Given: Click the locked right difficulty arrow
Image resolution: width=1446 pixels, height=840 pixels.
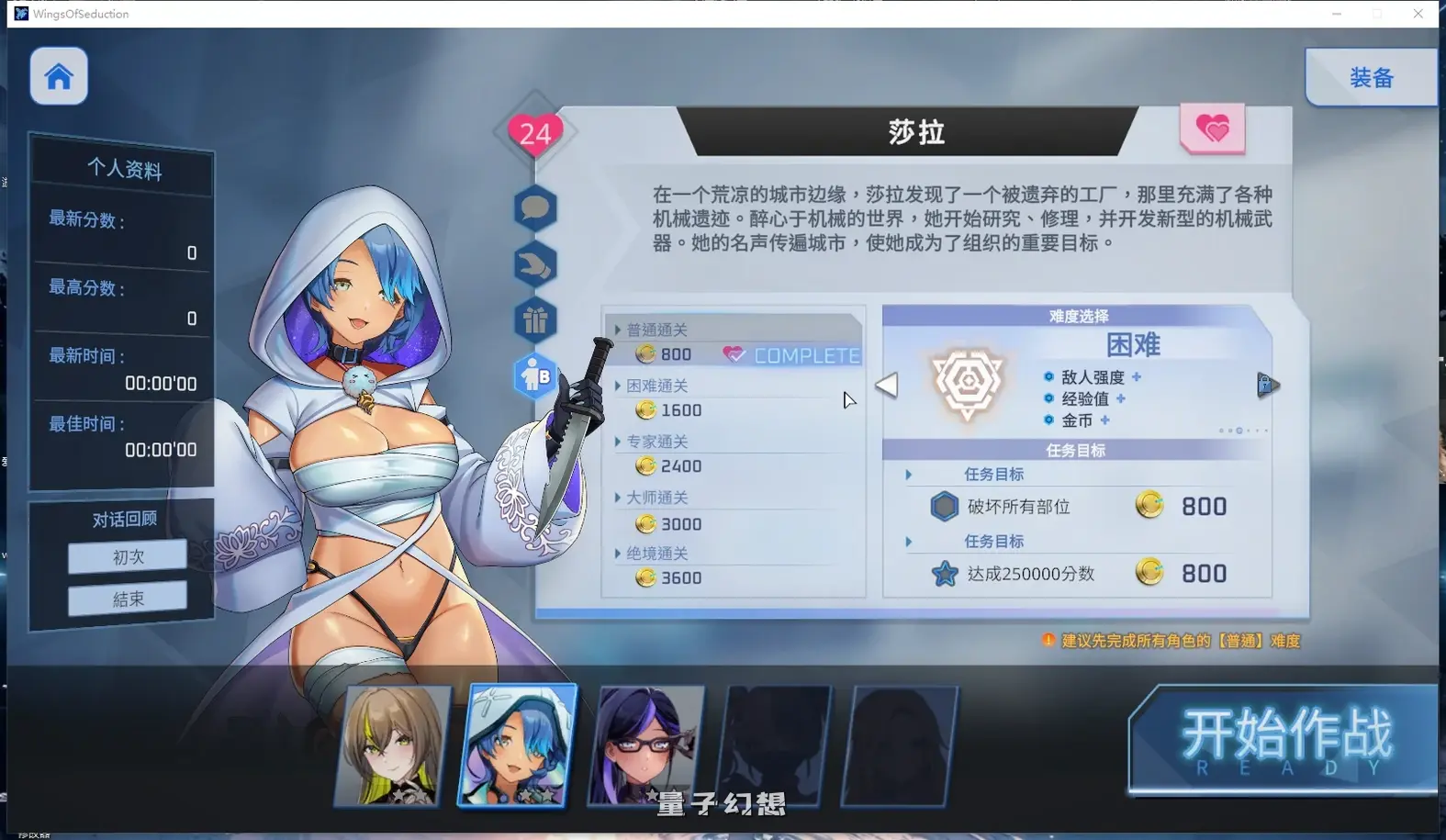Looking at the screenshot, I should (x=1268, y=386).
